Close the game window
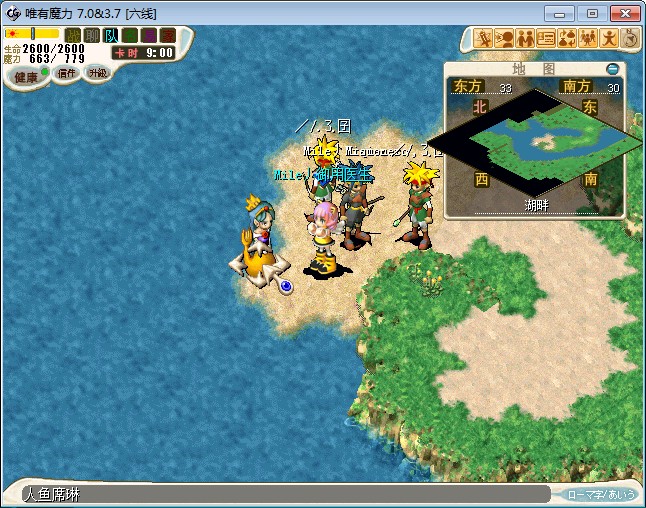The image size is (646, 508). point(625,13)
